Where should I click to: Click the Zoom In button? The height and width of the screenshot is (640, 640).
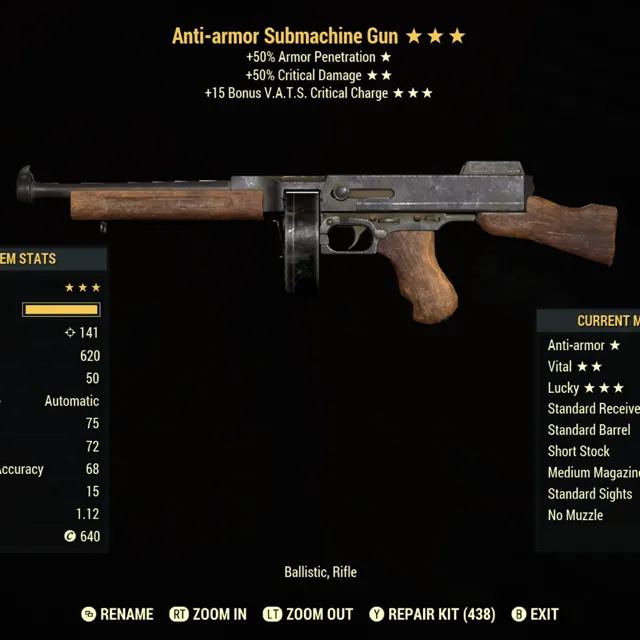tap(208, 614)
